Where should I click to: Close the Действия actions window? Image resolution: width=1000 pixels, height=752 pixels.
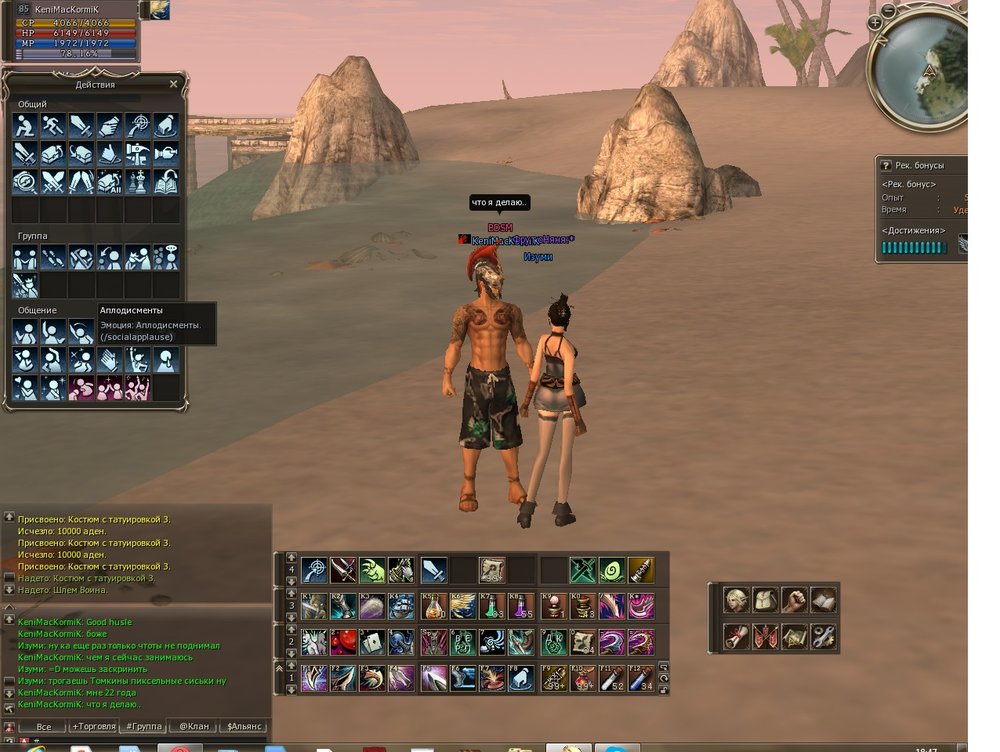[x=174, y=85]
